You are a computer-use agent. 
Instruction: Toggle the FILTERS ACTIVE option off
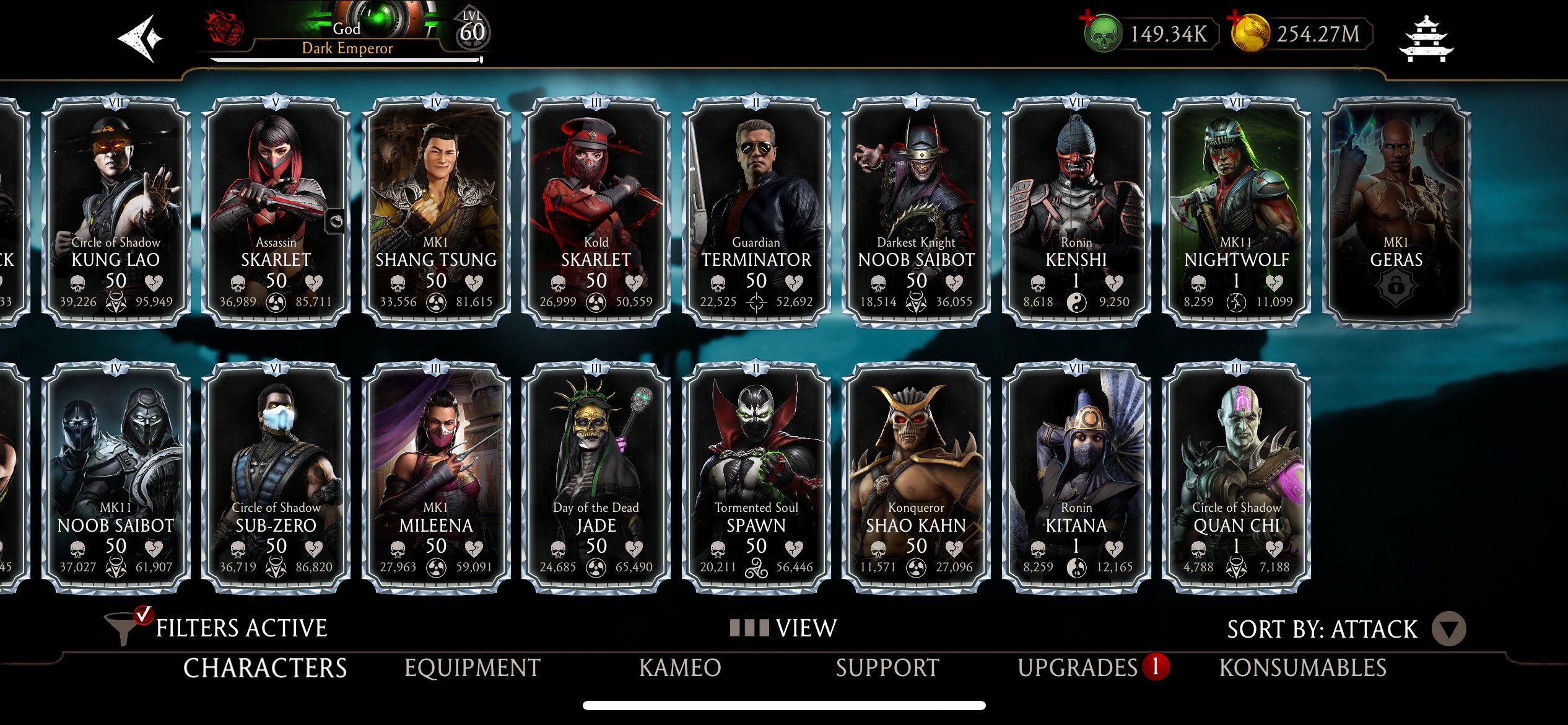coord(240,627)
